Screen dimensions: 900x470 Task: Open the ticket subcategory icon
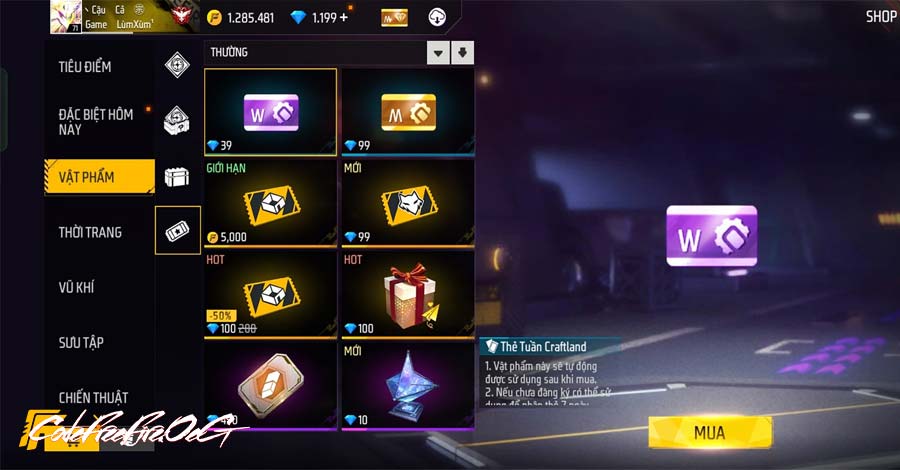coord(178,230)
